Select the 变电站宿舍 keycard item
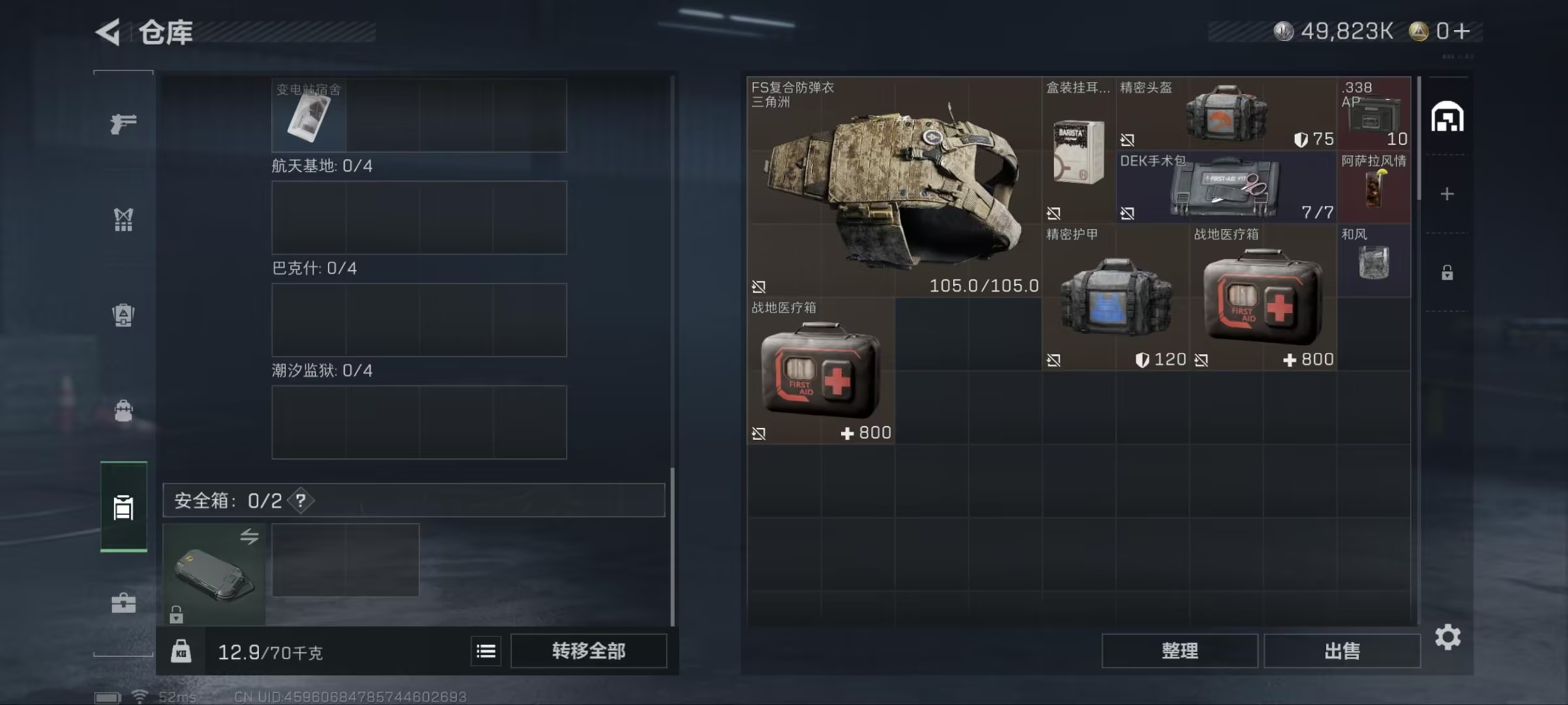The image size is (1568, 705). [x=307, y=116]
